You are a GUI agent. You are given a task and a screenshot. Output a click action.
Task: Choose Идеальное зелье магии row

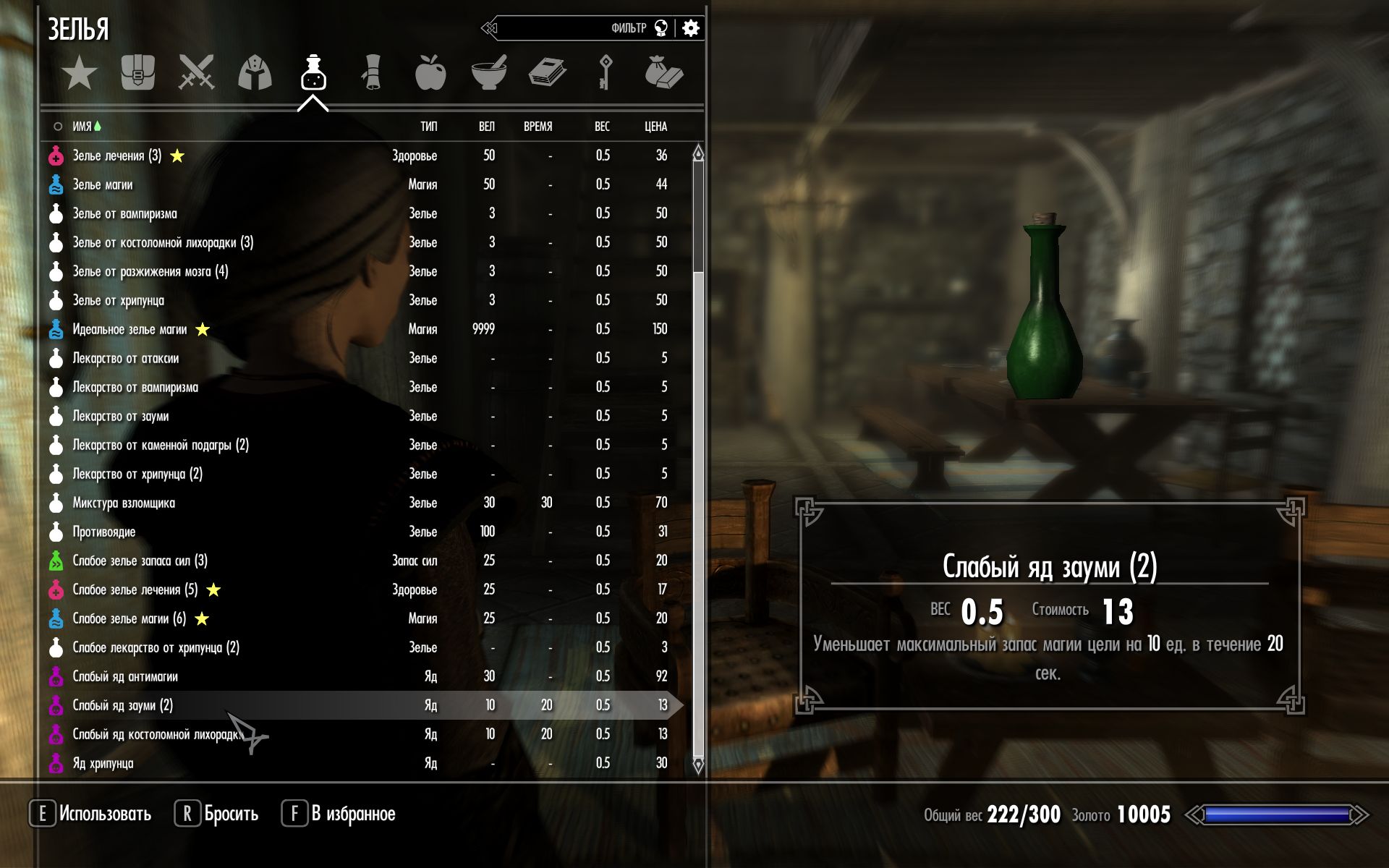pos(129,329)
